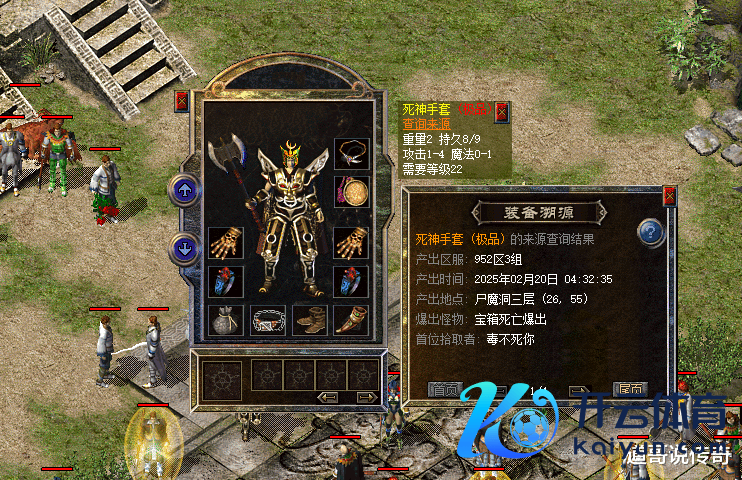Go to 首页 in the source results
The width and height of the screenshot is (742, 480).
444,389
